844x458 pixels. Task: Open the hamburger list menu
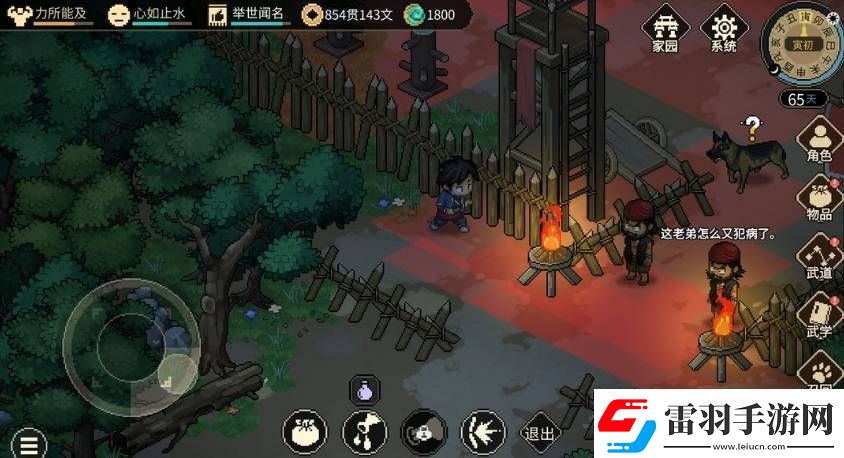[x=27, y=443]
